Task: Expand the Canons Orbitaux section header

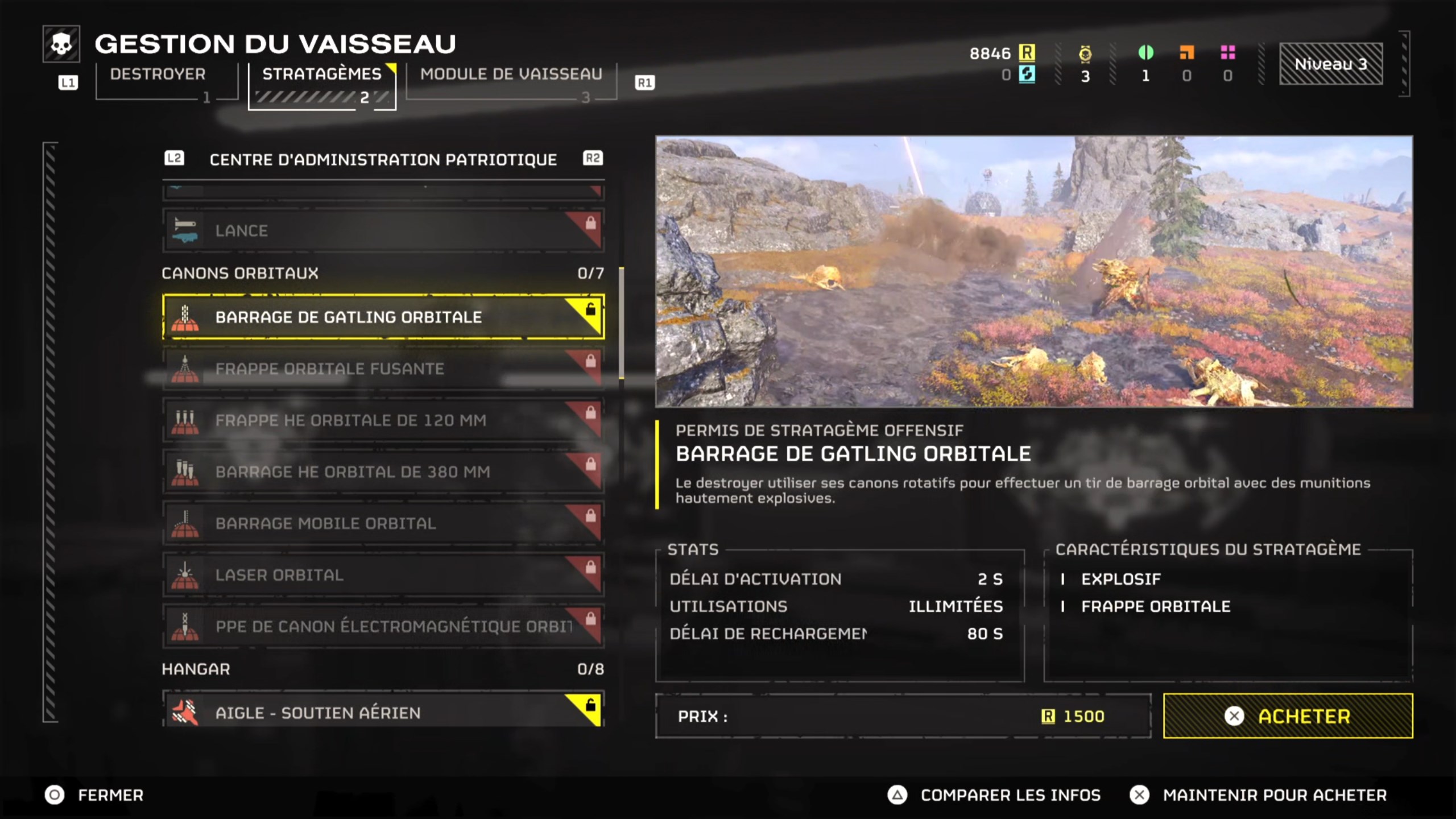Action: (239, 273)
